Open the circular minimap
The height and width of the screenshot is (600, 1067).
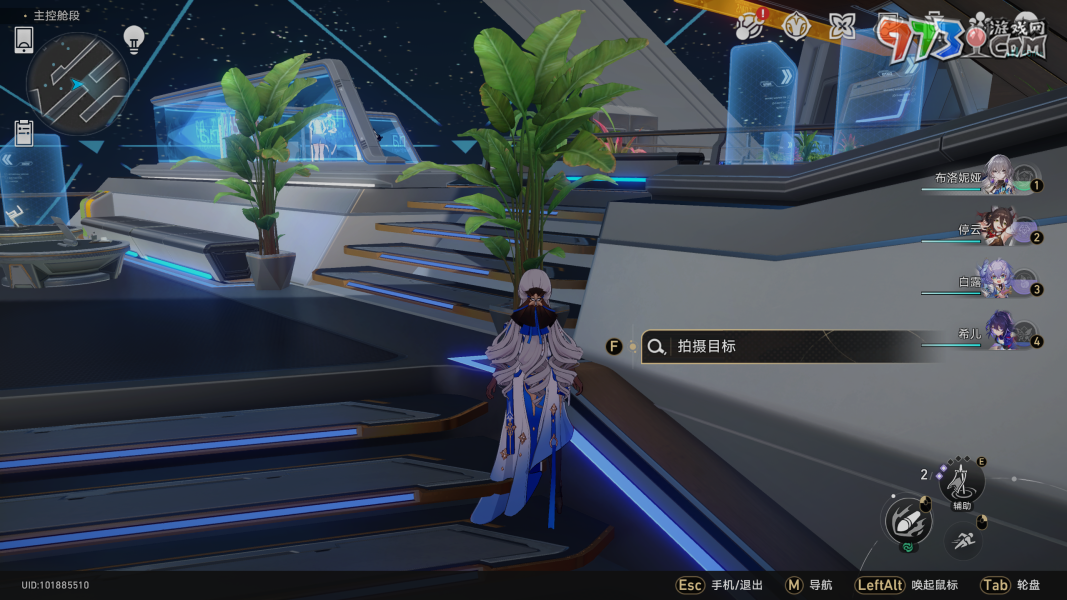tap(77, 83)
